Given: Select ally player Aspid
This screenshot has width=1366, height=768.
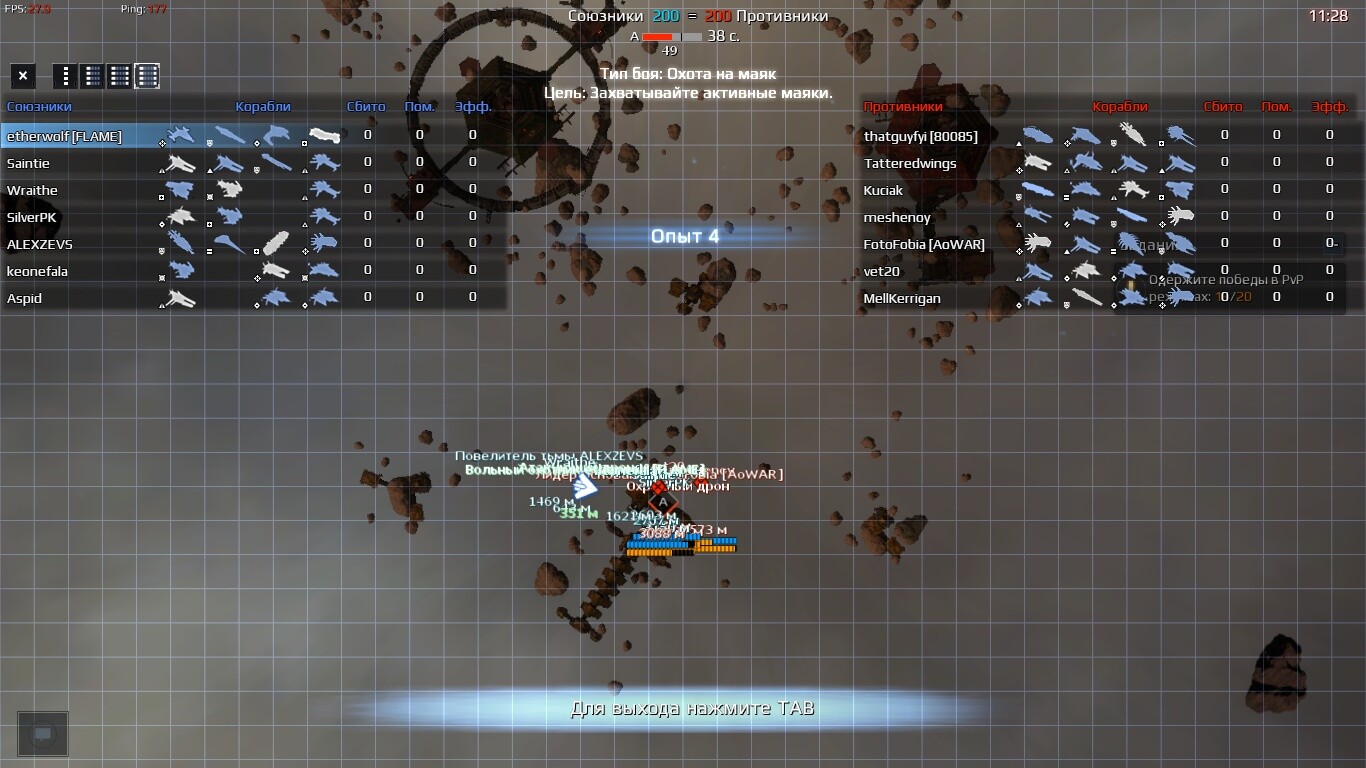Looking at the screenshot, I should point(24,298).
